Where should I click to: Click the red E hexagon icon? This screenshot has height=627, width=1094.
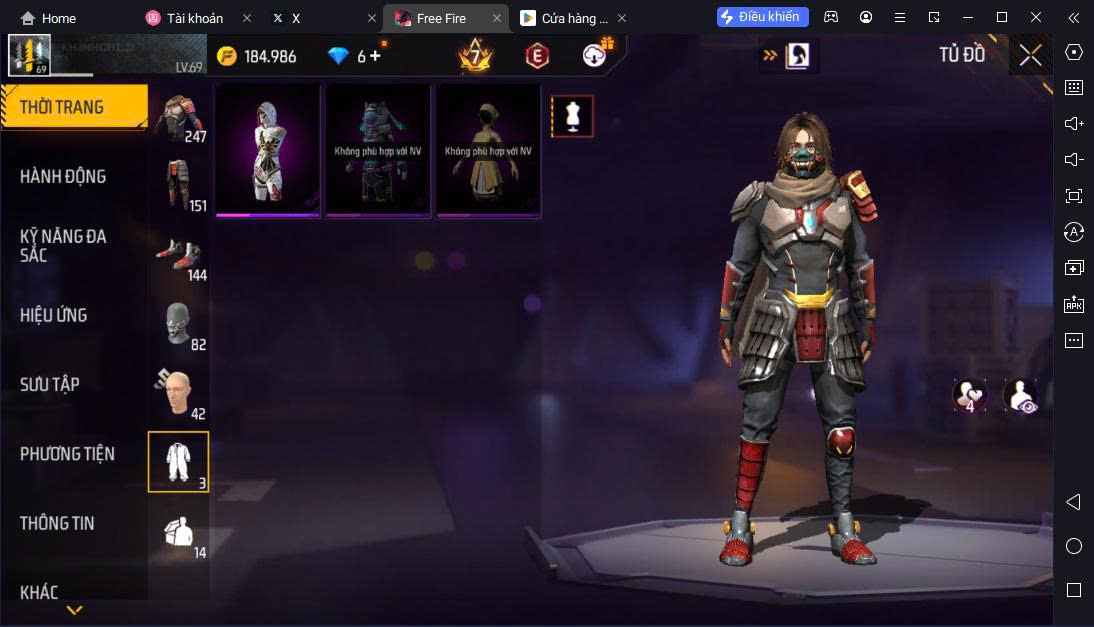537,56
